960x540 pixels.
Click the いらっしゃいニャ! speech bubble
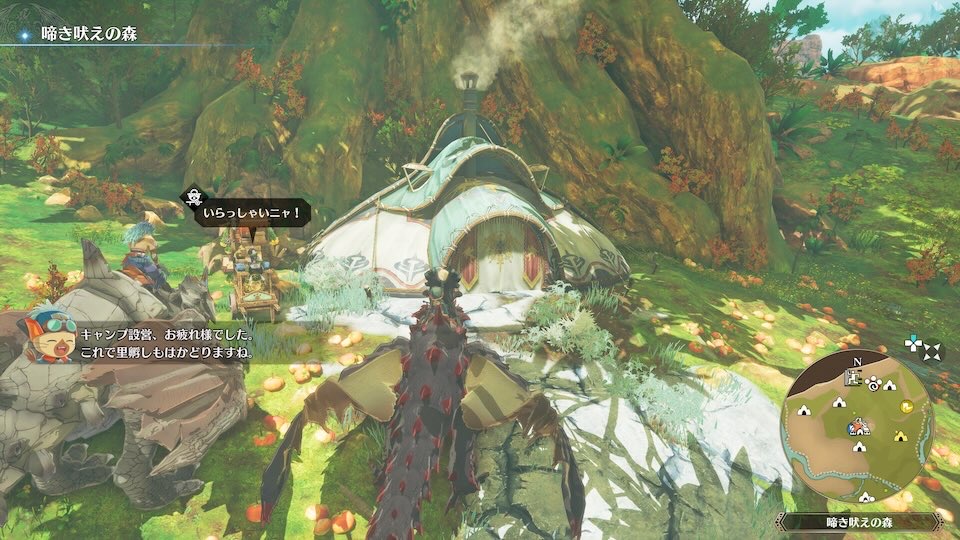[250, 213]
